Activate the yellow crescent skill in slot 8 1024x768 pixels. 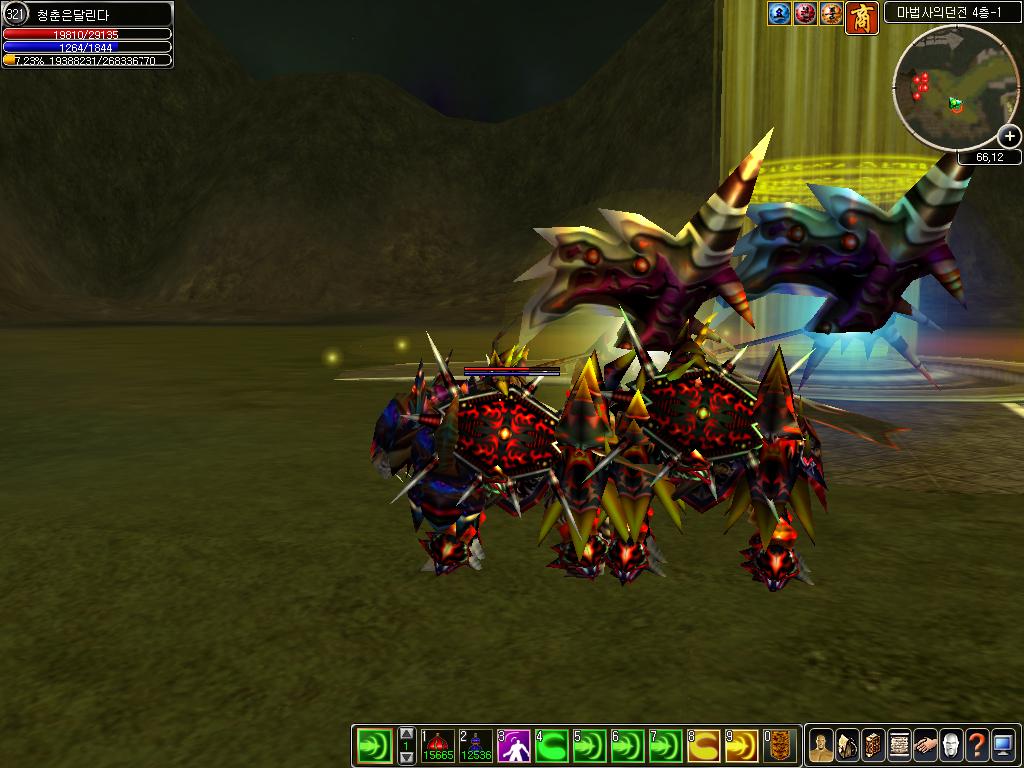pos(704,745)
